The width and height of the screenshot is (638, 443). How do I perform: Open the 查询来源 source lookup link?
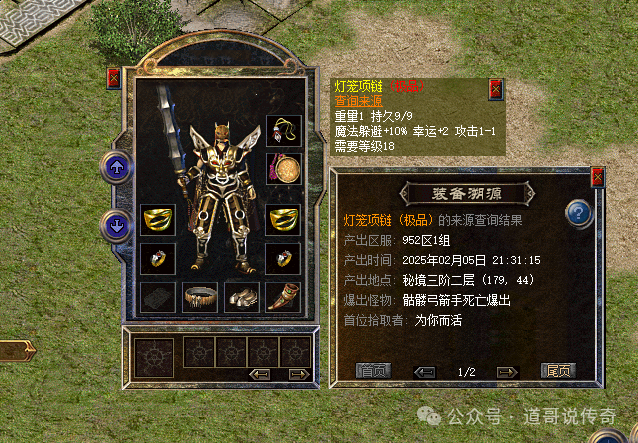(x=358, y=101)
